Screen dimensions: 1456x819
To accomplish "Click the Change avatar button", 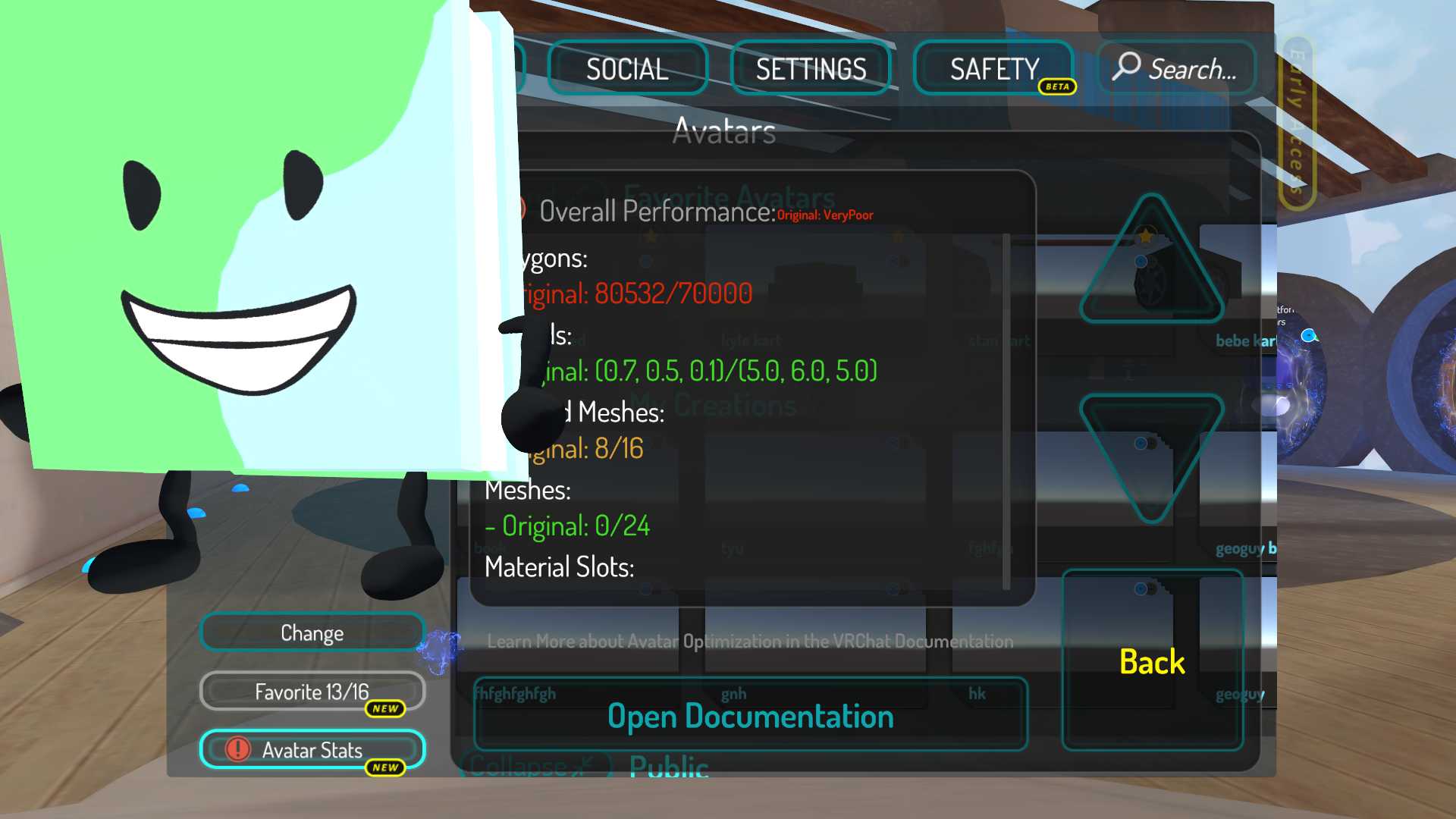I will click(312, 632).
